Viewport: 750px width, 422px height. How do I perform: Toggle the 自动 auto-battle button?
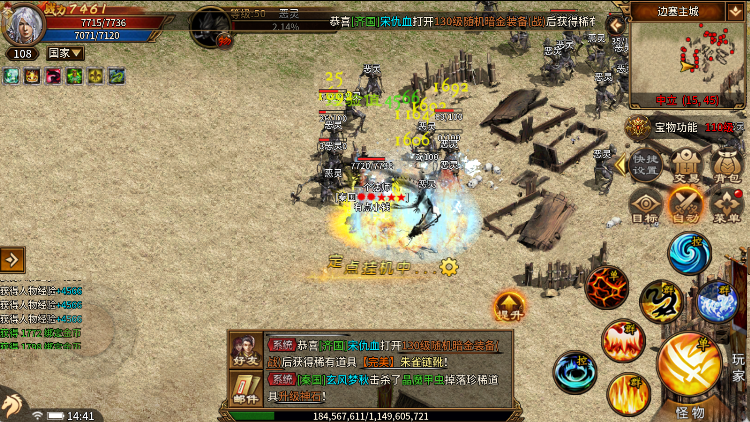686,206
